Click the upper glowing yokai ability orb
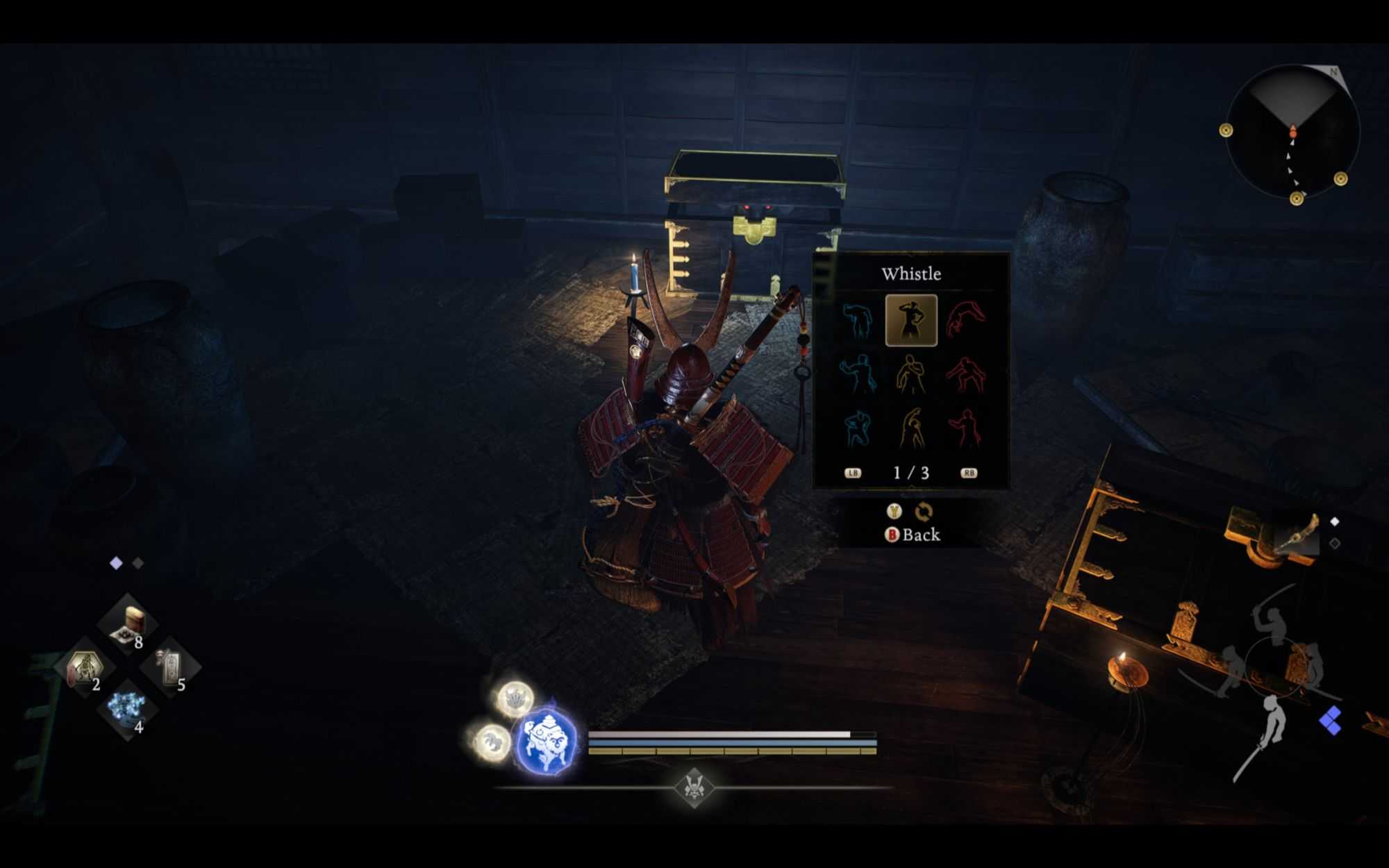1389x868 pixels. pos(515,699)
